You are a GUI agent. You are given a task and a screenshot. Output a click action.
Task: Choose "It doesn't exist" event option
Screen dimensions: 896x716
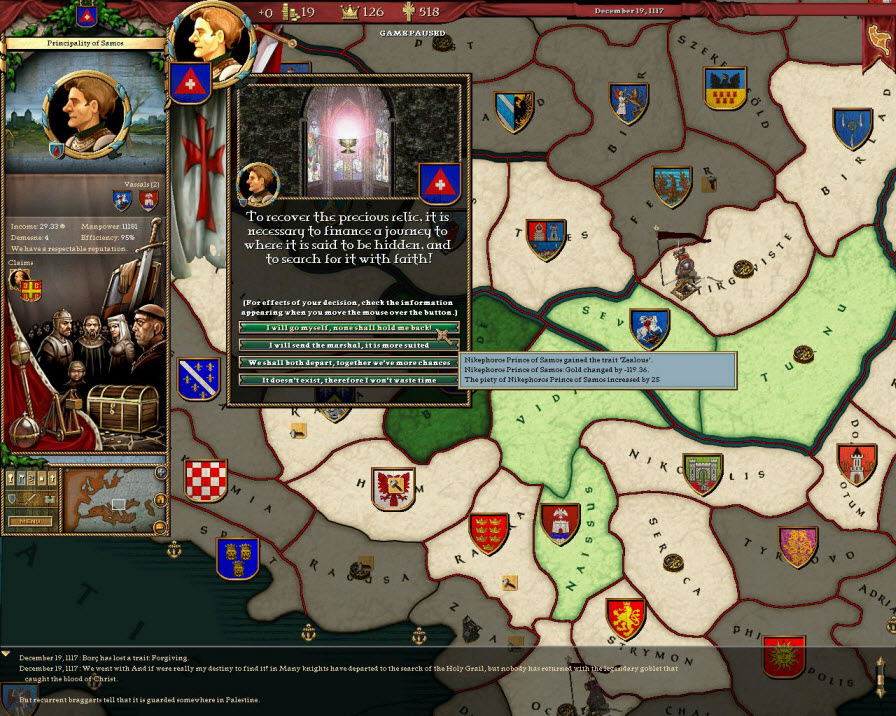tap(348, 380)
